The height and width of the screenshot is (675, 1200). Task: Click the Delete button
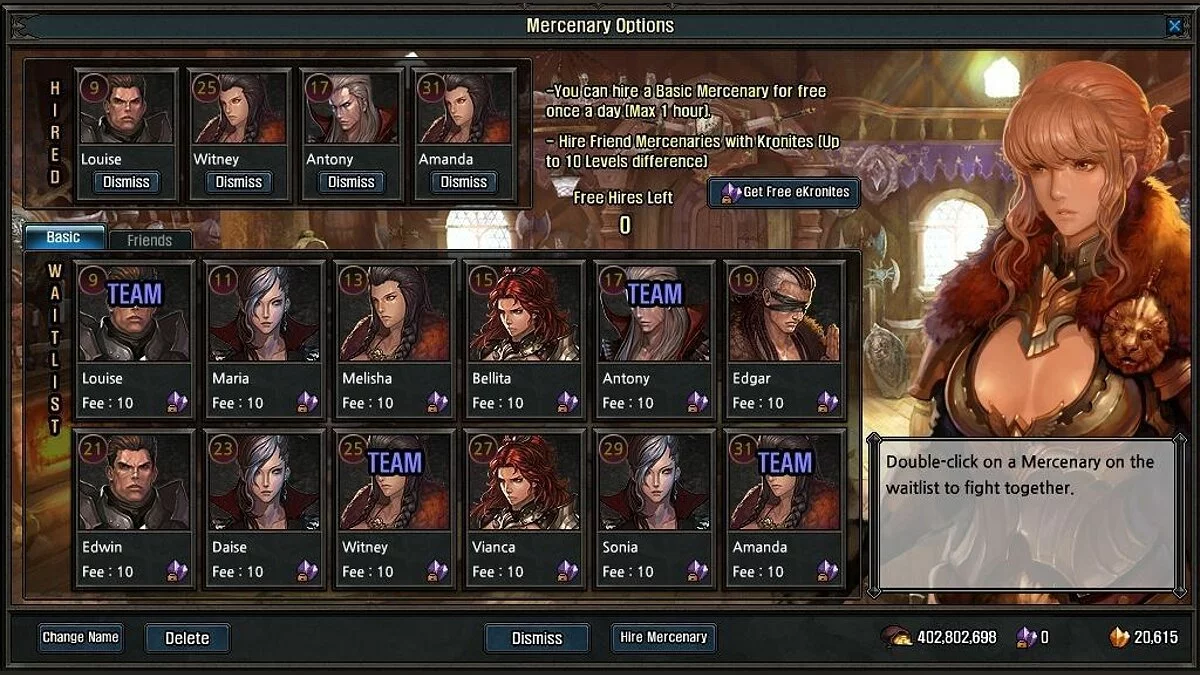187,638
